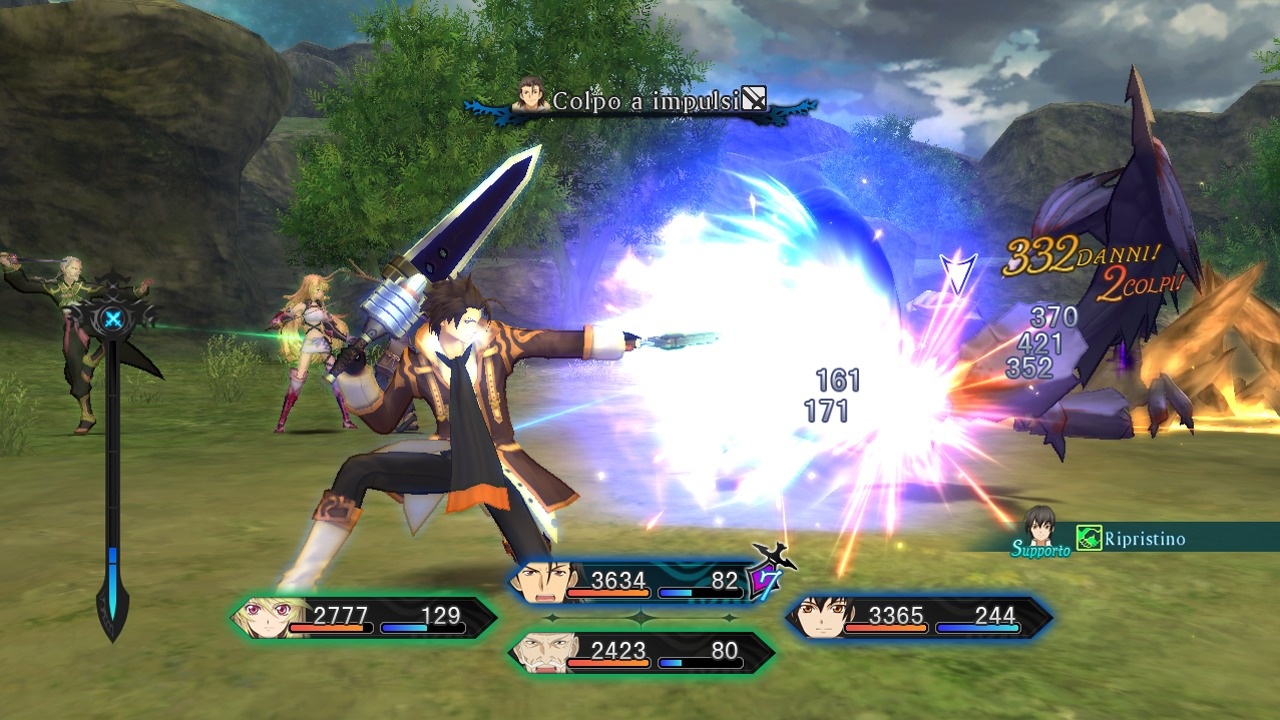Click the Supporto partner portrait
Viewport: 1280px width, 720px height.
[x=1039, y=528]
